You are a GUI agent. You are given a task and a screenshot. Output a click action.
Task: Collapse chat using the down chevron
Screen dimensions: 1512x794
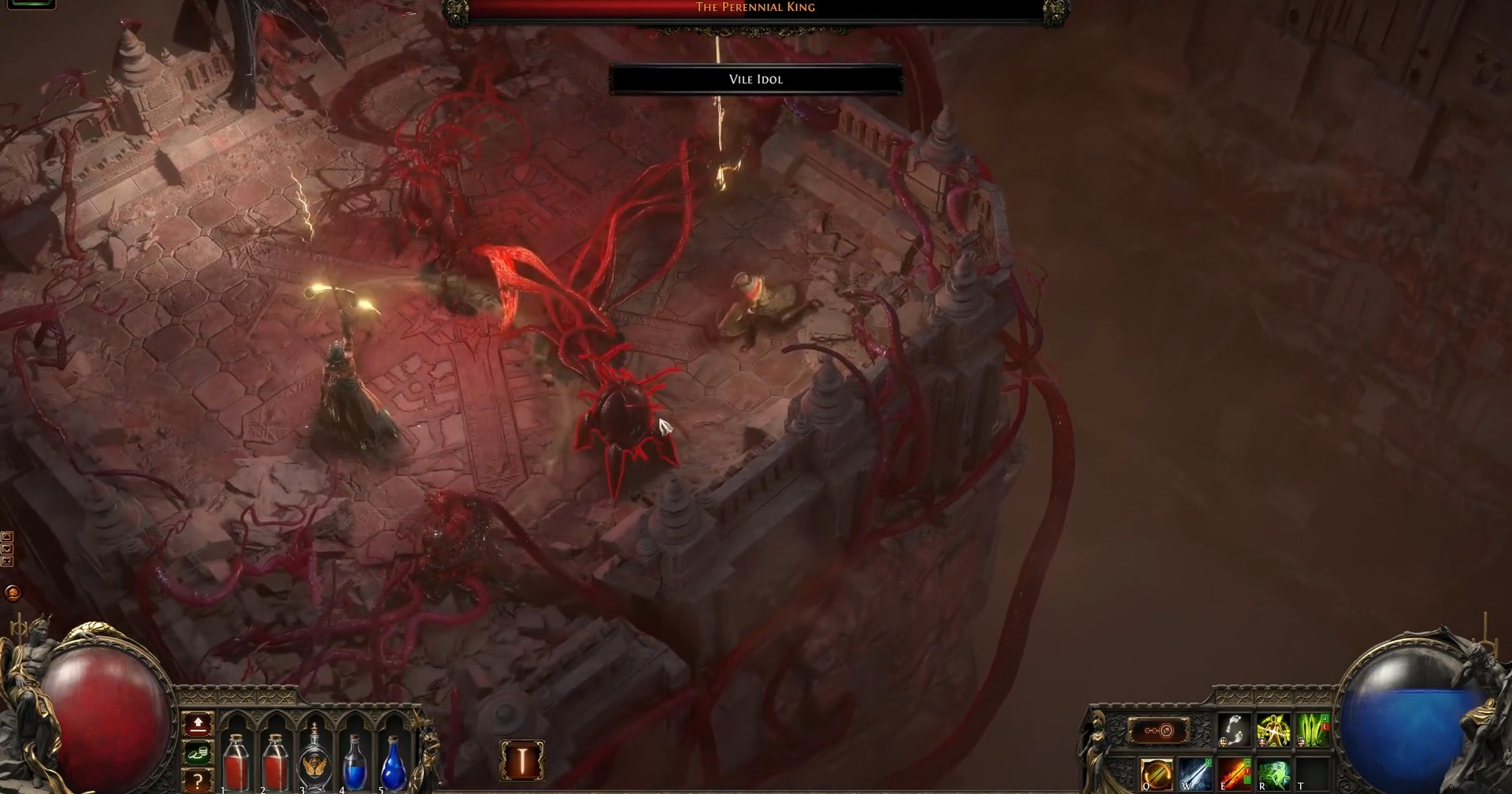(7, 547)
